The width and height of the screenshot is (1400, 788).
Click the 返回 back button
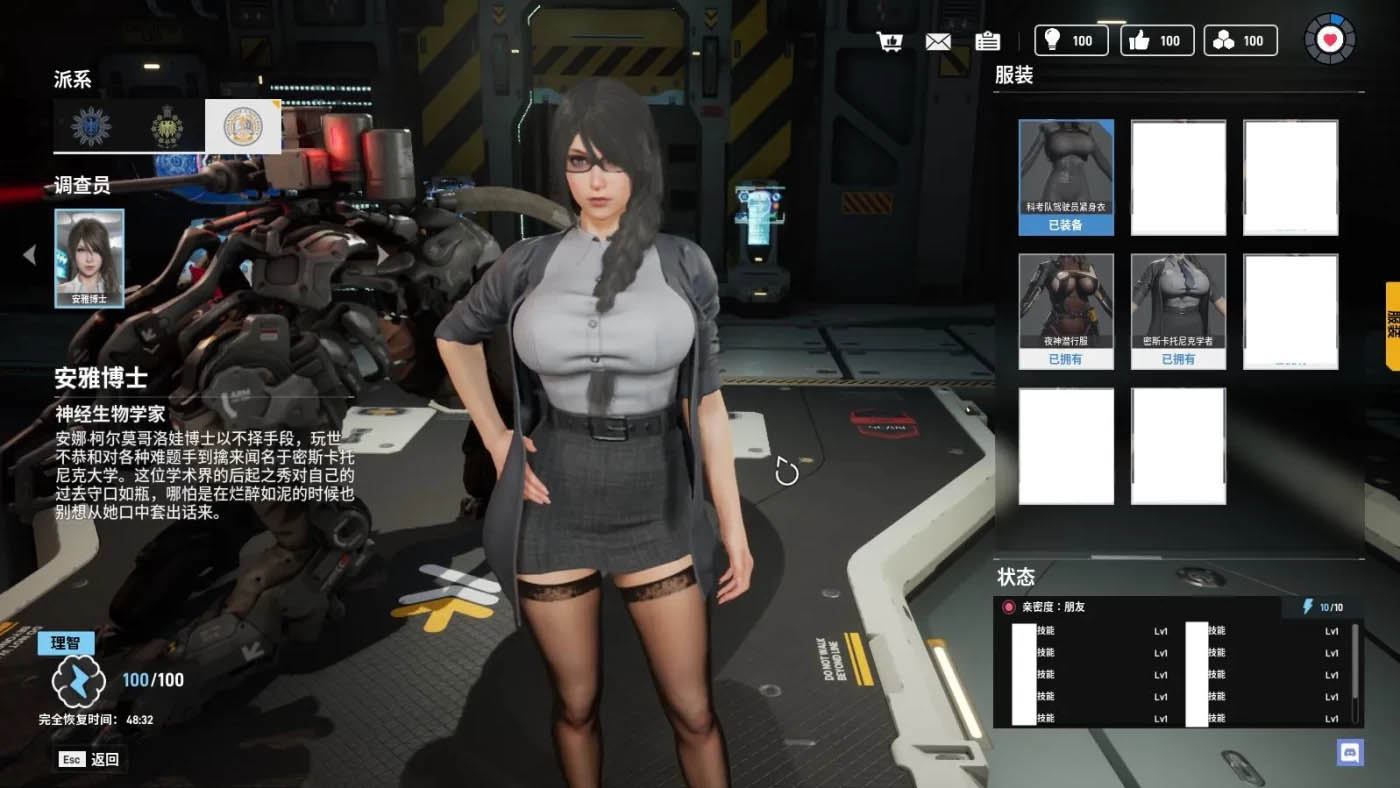click(x=91, y=759)
